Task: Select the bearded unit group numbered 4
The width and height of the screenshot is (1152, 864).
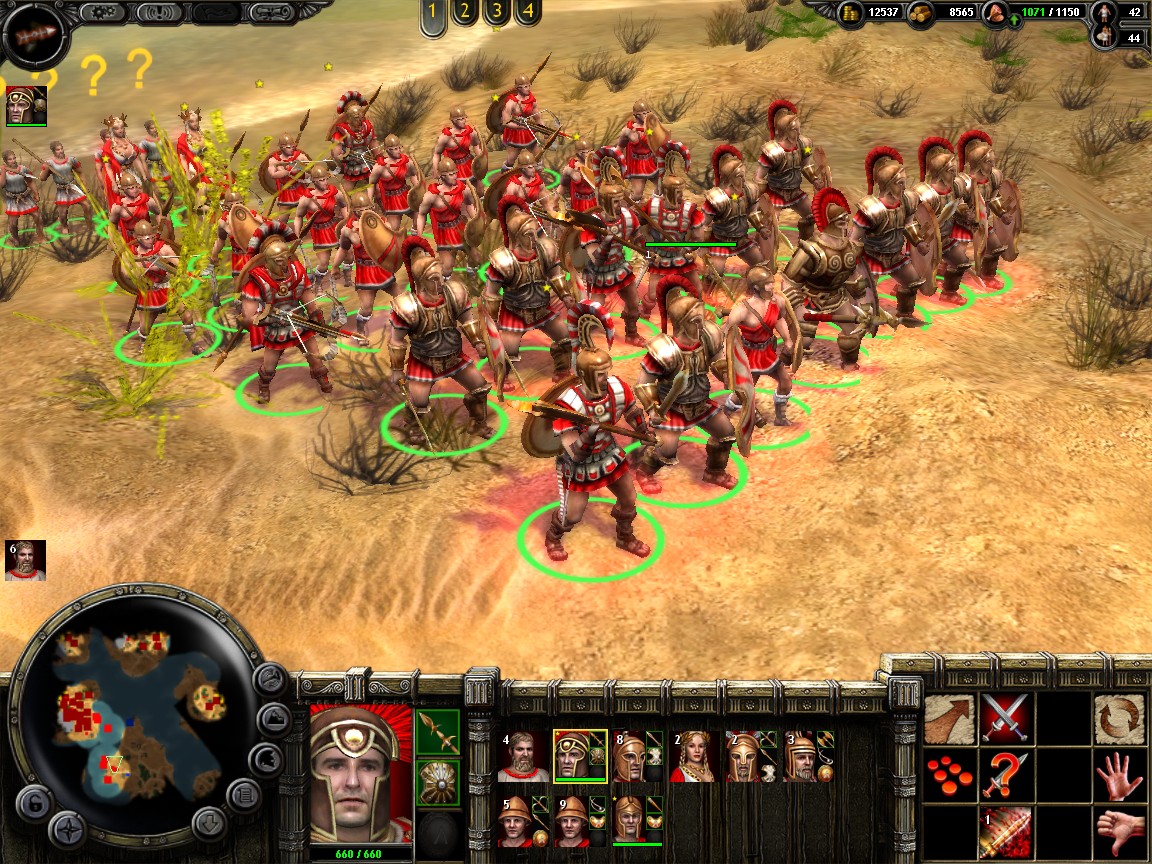Action: (x=523, y=757)
